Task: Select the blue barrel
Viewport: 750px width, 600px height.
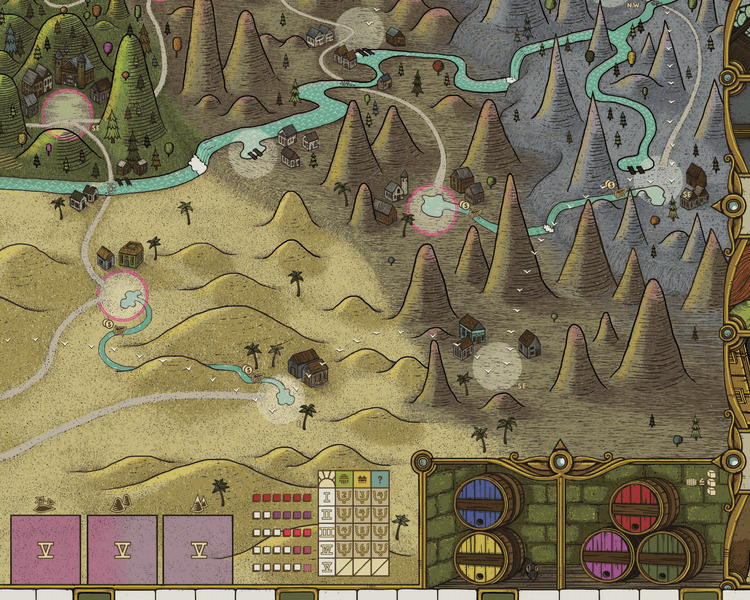Action: point(487,496)
